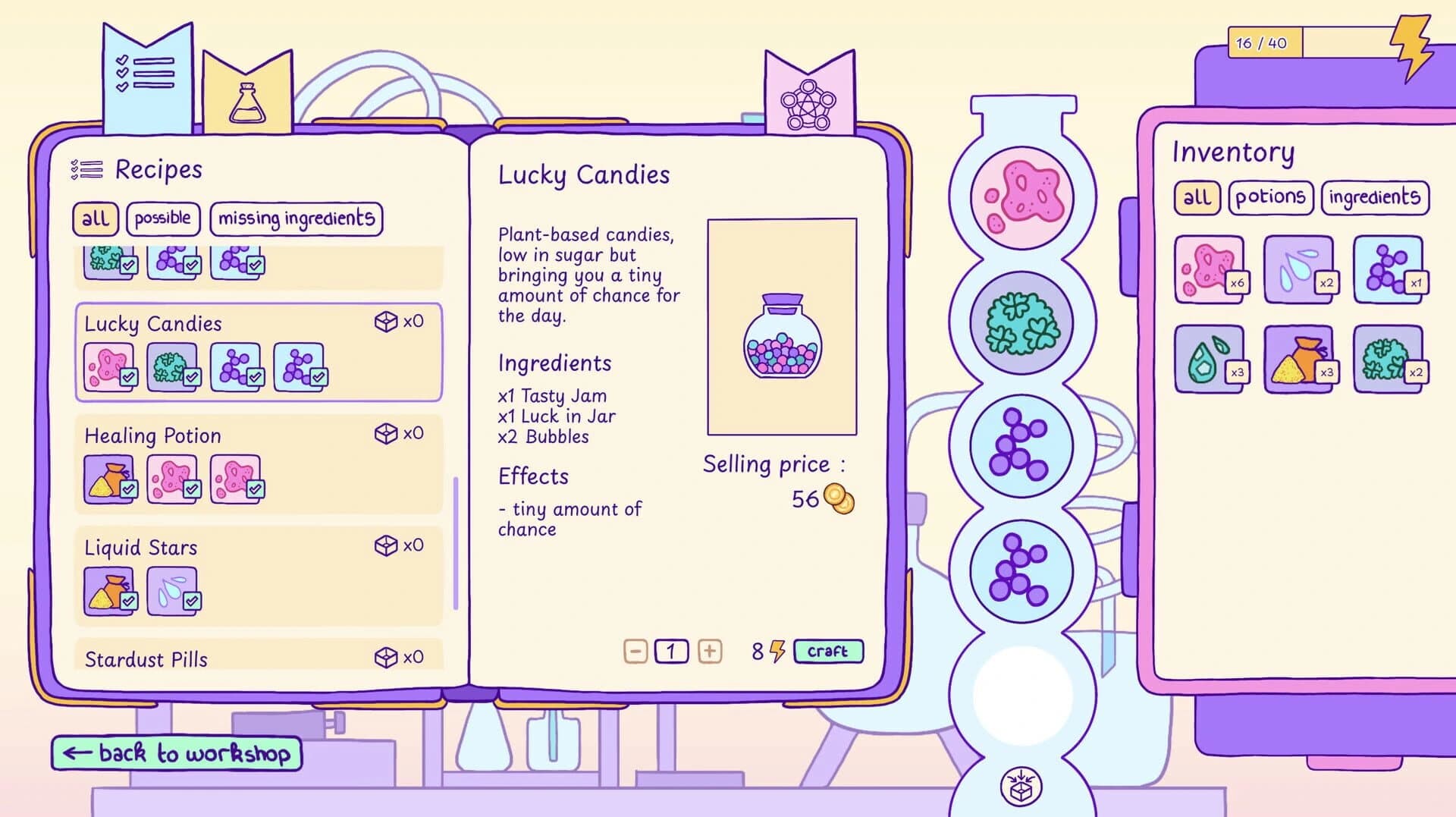Switch to the ingredients inventory tab

tap(1375, 196)
